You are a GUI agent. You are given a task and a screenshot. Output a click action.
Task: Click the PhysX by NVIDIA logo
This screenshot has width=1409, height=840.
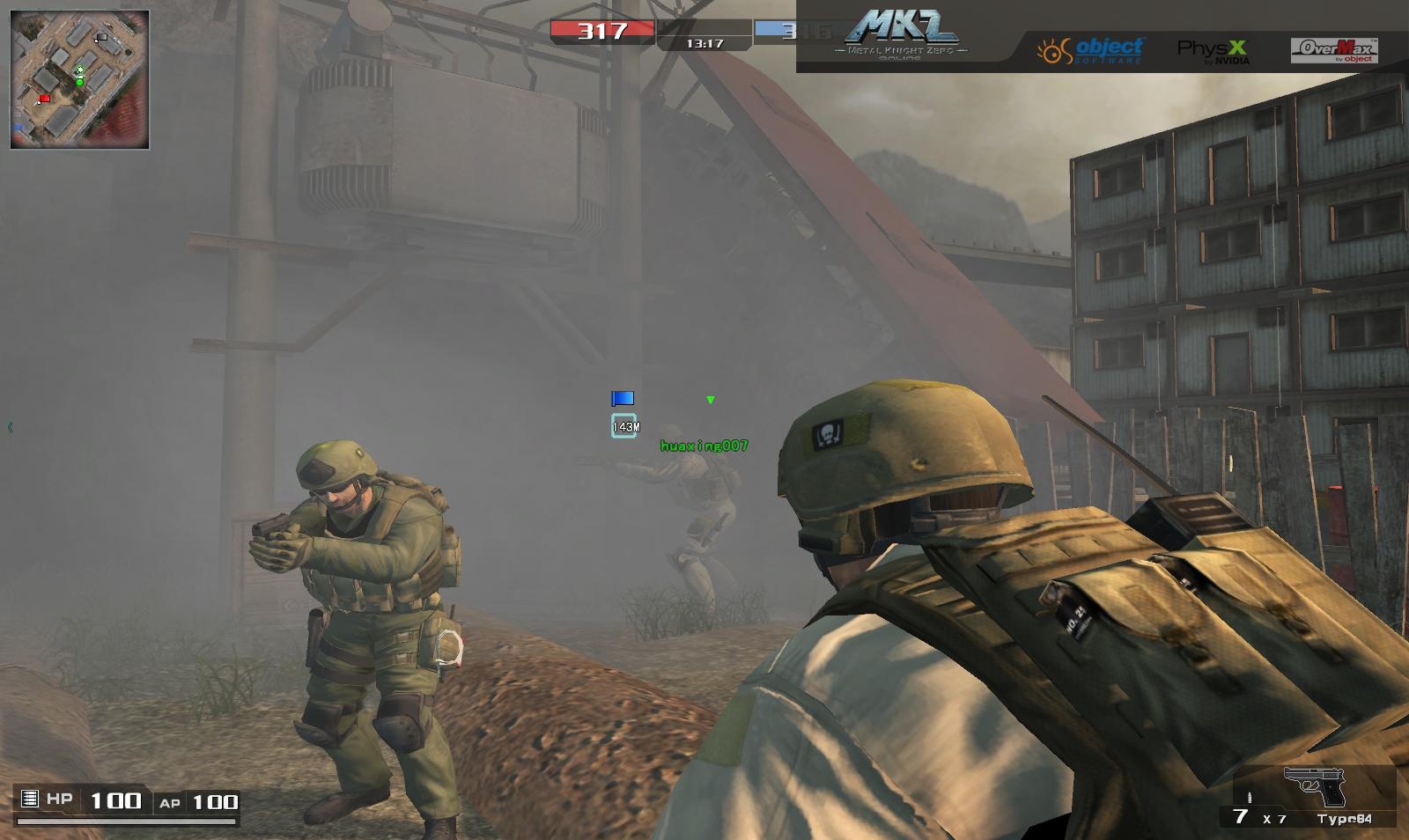click(1213, 50)
